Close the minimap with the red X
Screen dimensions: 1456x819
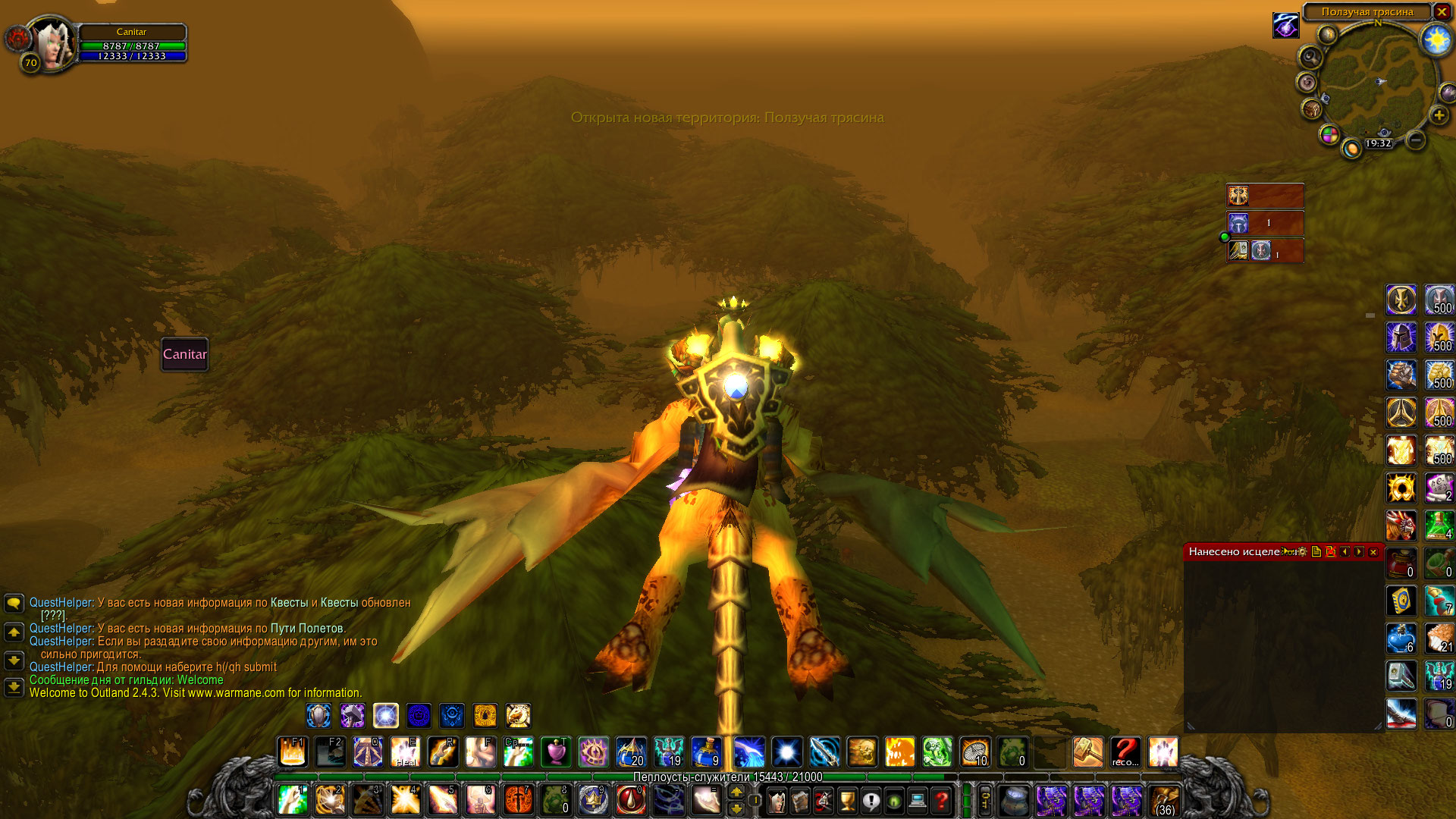click(x=1442, y=12)
